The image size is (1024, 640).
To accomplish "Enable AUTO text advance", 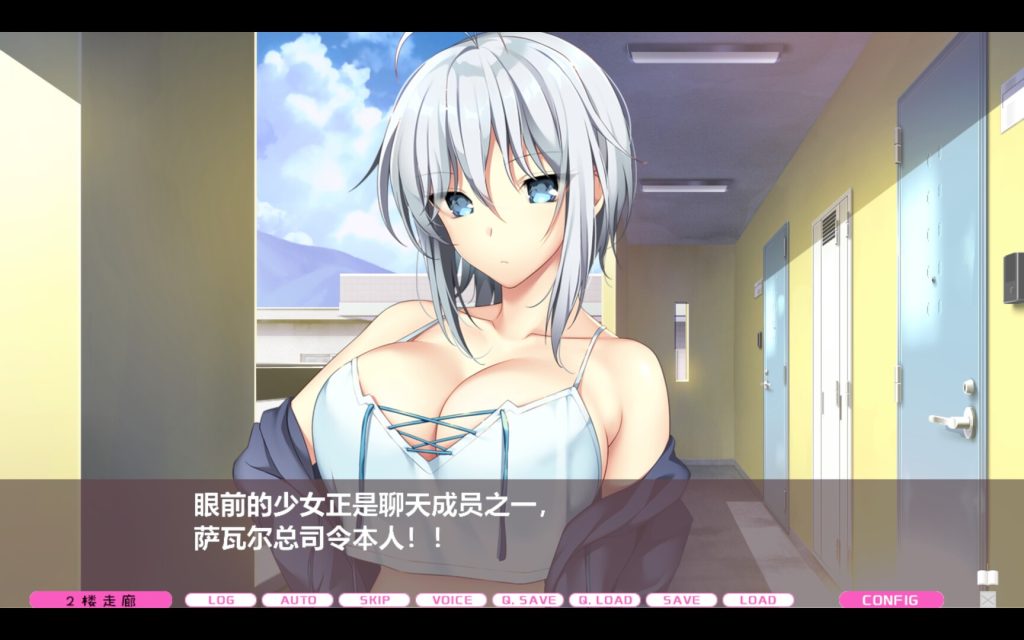I will (x=297, y=600).
